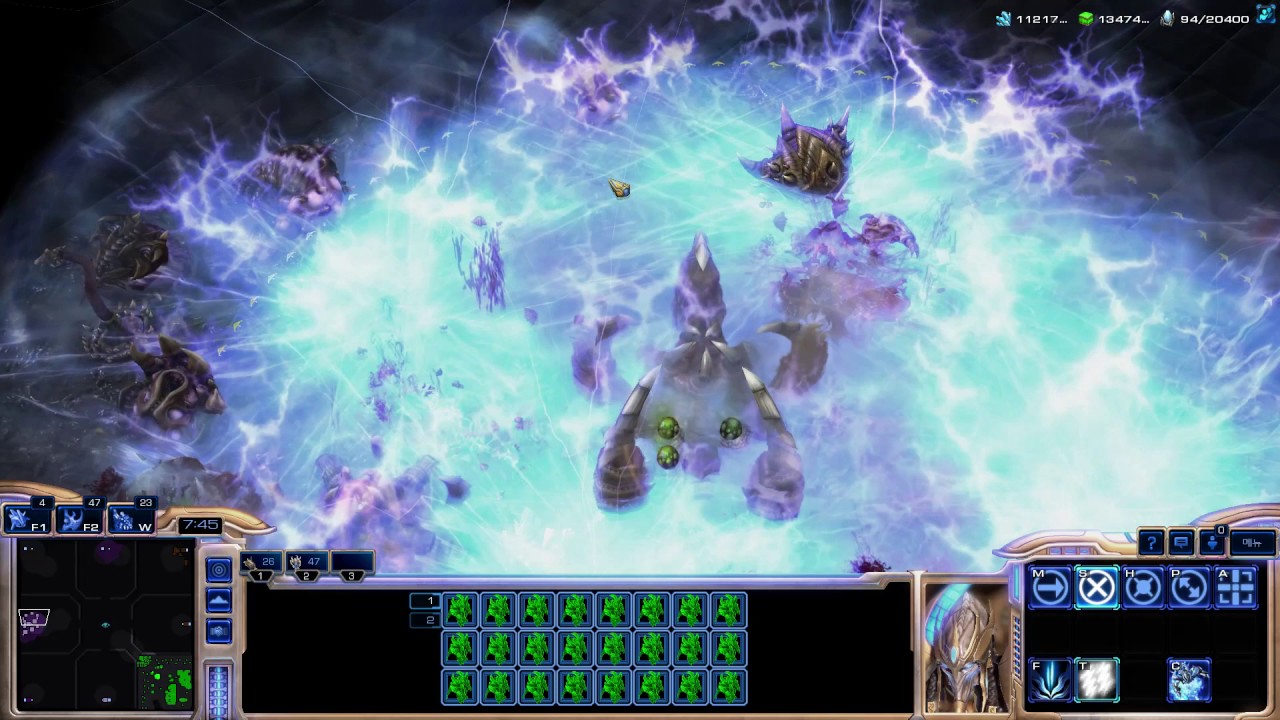Open the game menu button
This screenshot has width=1280, height=720.
pos(1252,543)
